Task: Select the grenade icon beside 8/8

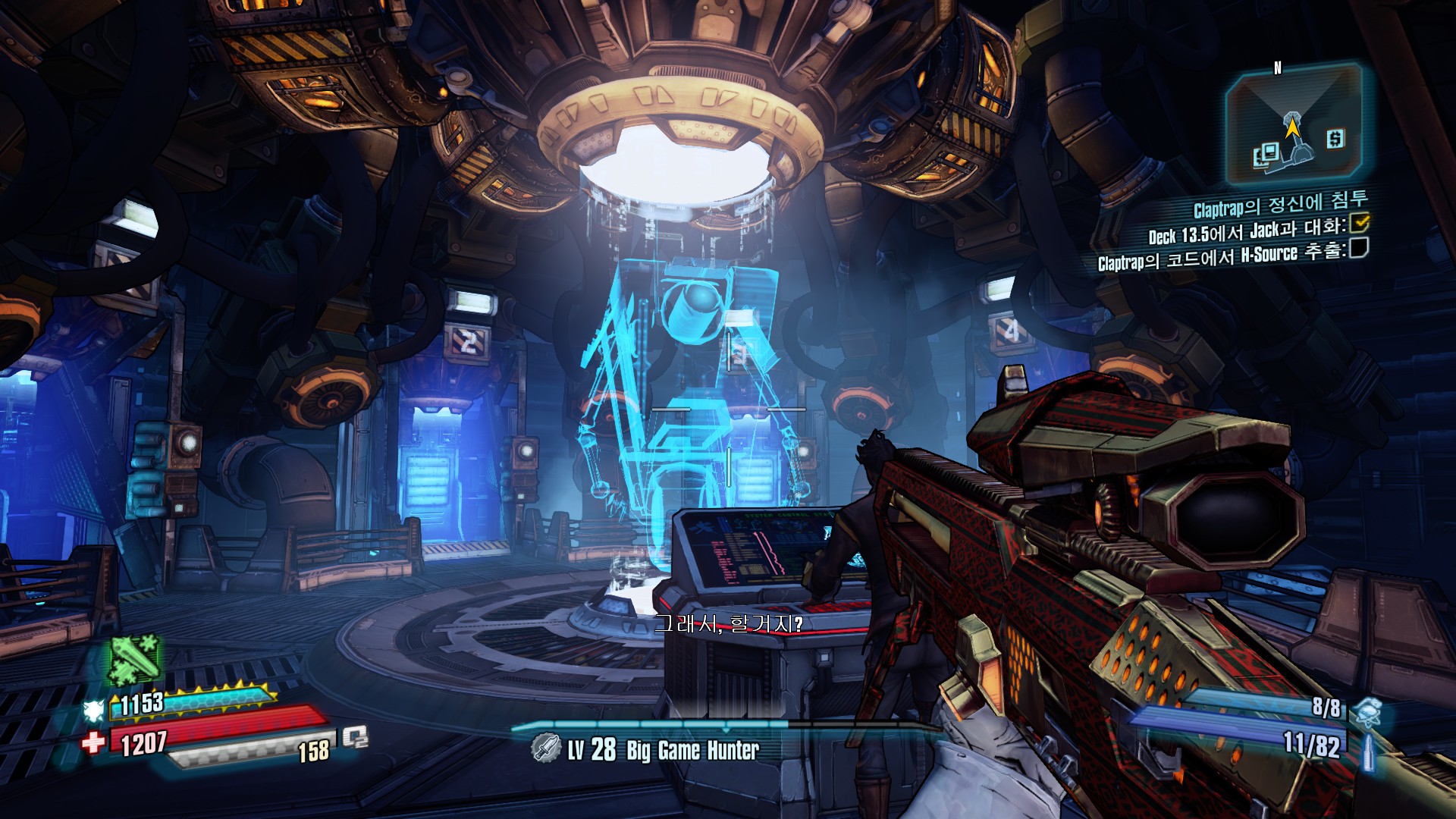Action: point(1367,712)
